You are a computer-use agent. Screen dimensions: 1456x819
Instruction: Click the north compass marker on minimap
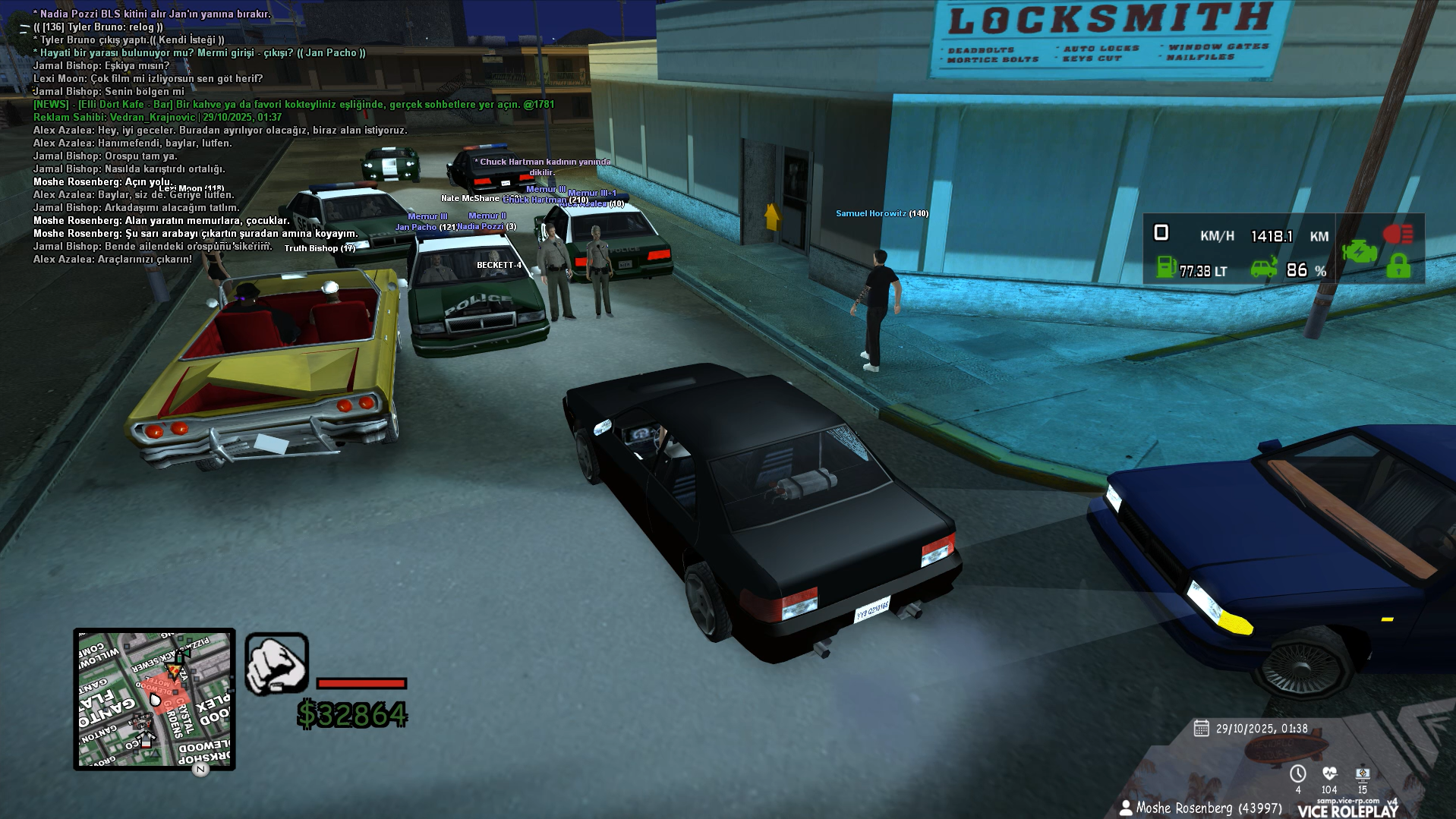click(200, 769)
